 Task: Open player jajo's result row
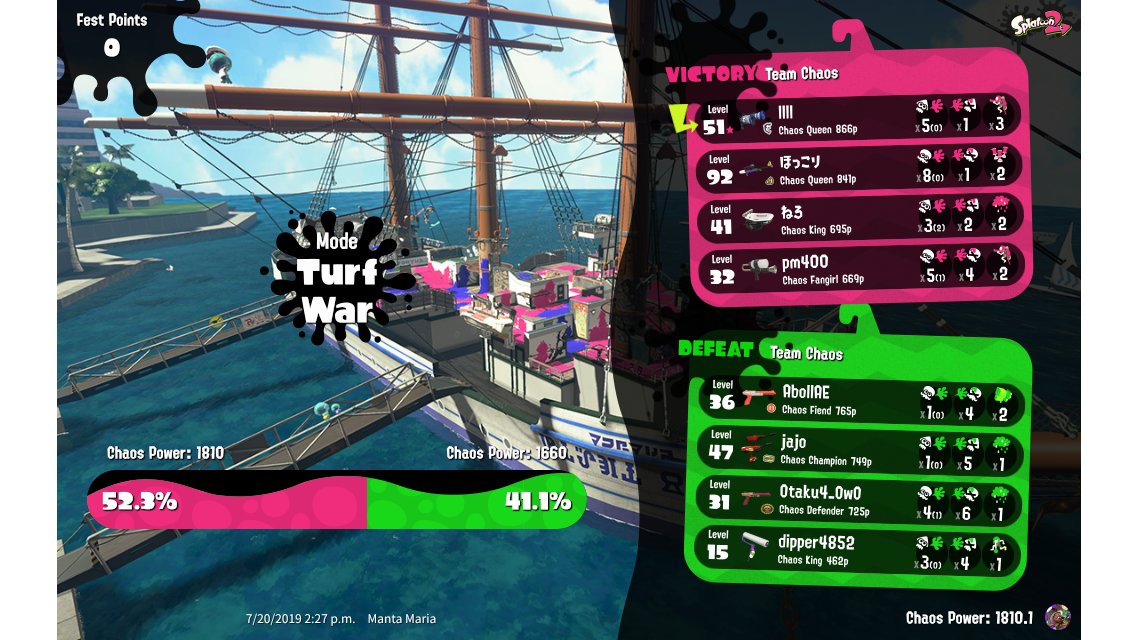(x=858, y=450)
